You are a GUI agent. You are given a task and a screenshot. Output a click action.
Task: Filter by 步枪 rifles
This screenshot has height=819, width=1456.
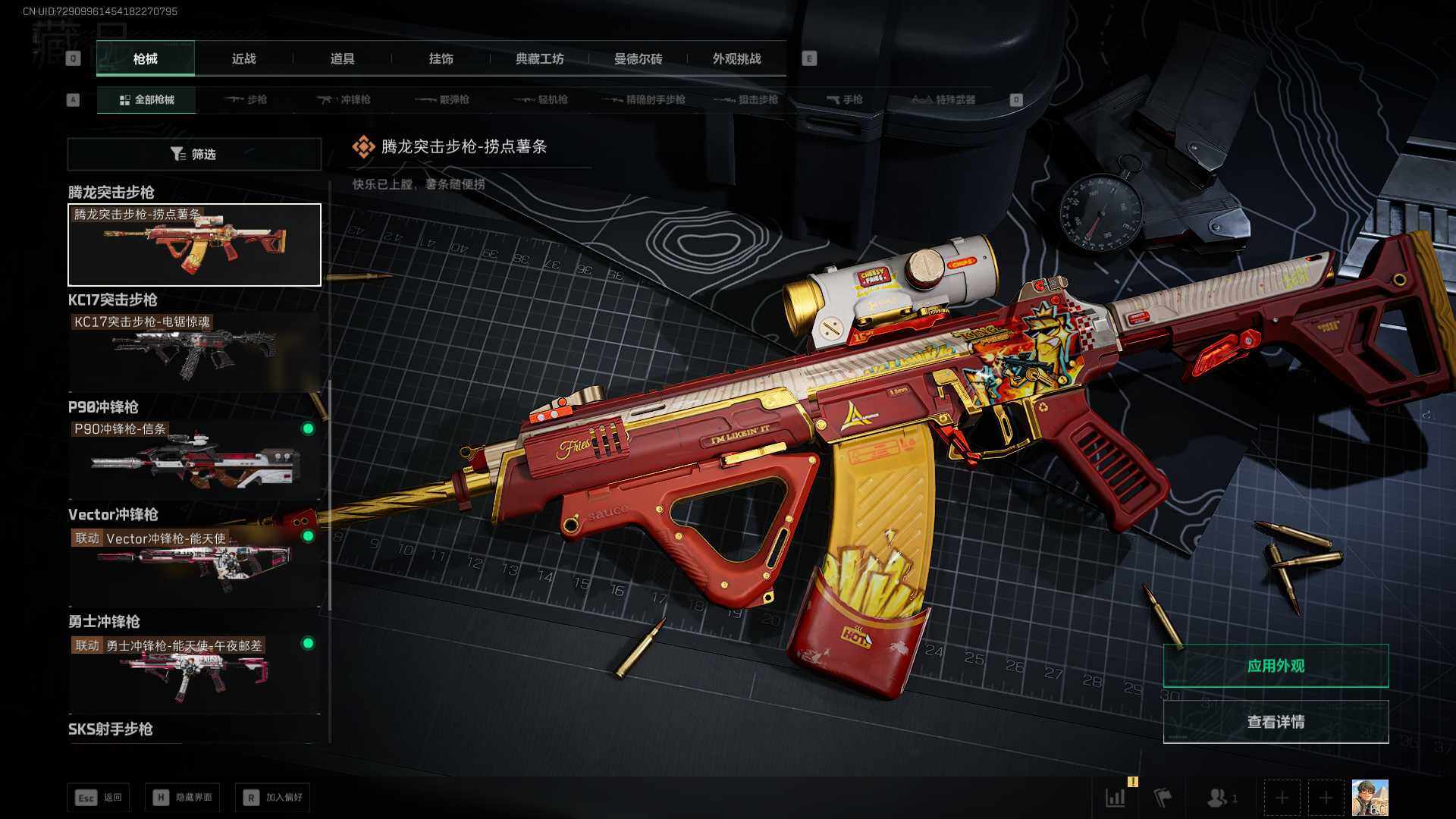(246, 99)
